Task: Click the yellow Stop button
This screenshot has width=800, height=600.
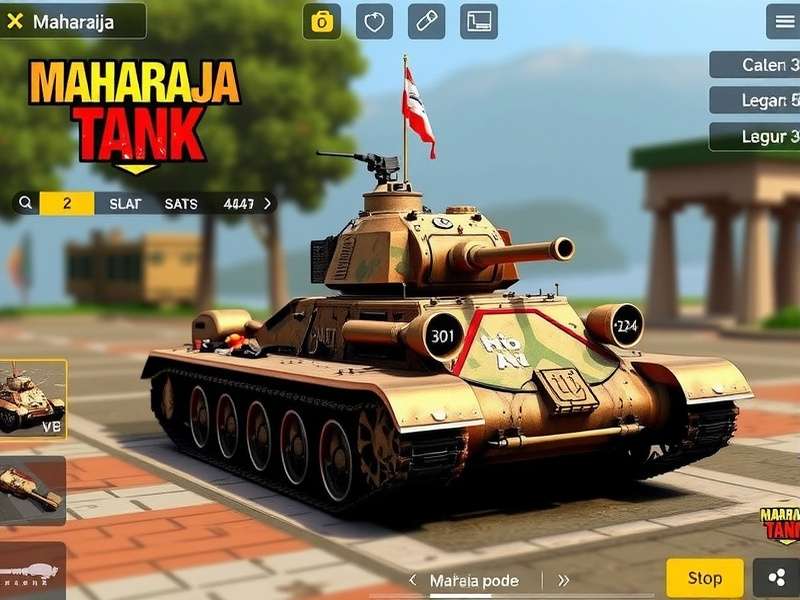Action: (x=705, y=578)
